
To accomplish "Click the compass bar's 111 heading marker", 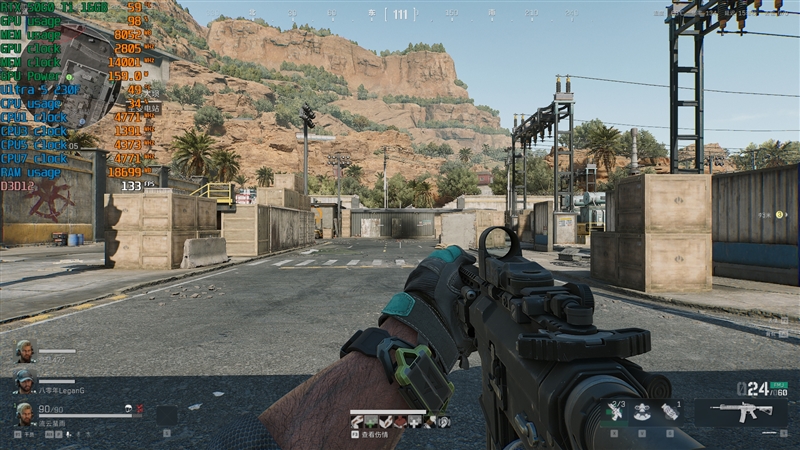I will point(400,14).
